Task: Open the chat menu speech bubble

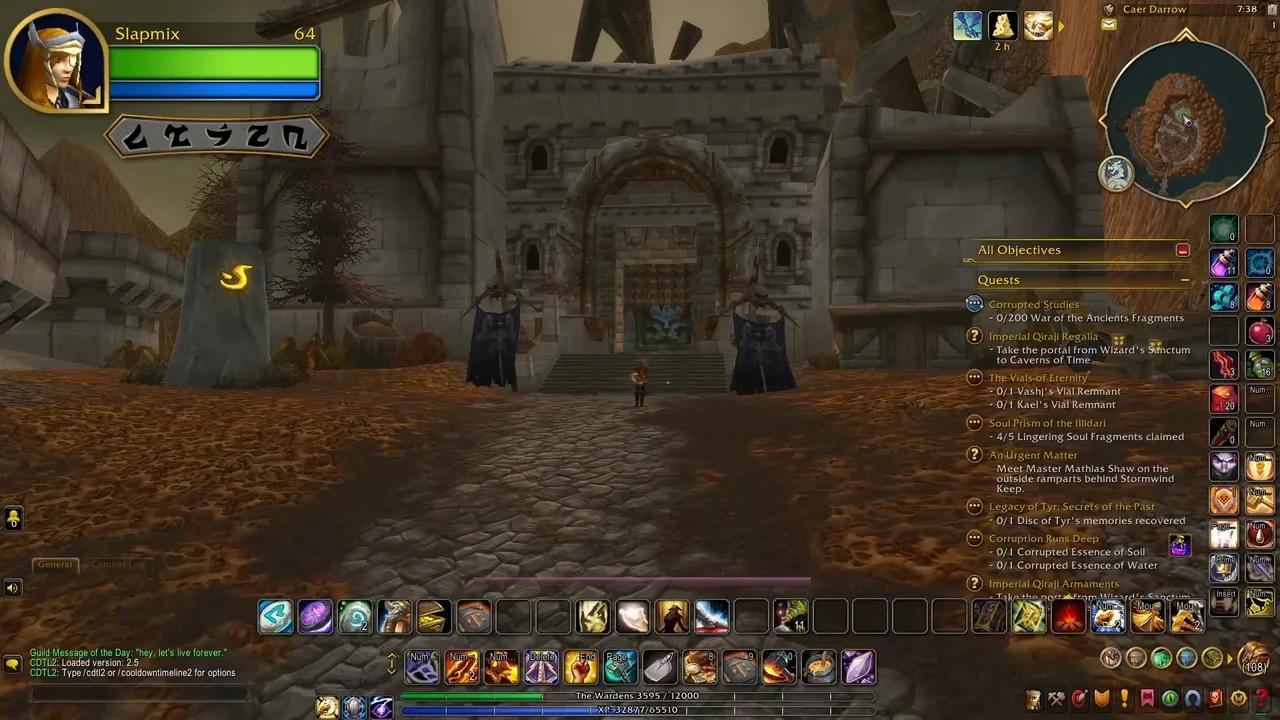Action: pos(12,663)
